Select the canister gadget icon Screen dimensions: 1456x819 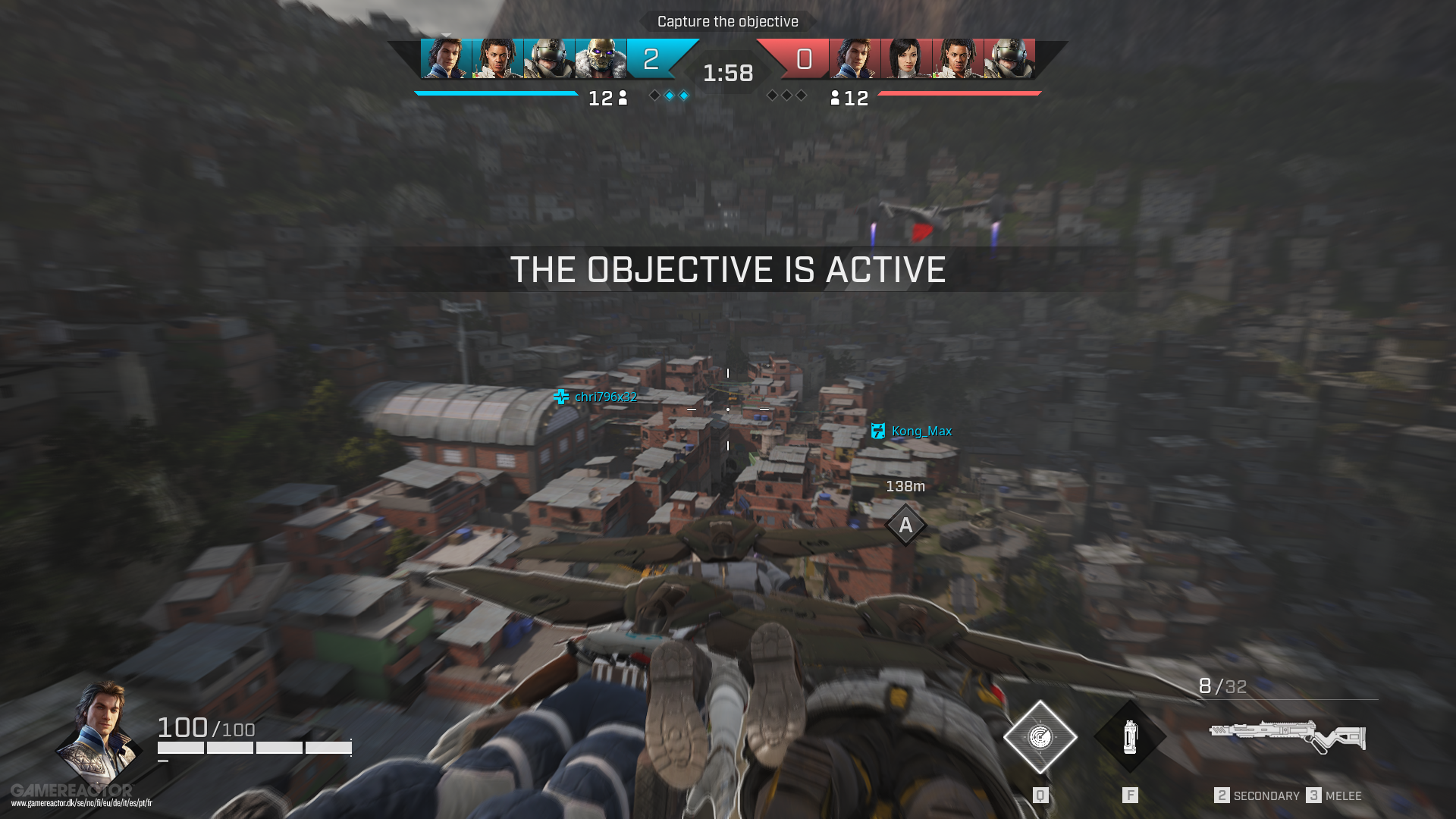[x=1130, y=737]
